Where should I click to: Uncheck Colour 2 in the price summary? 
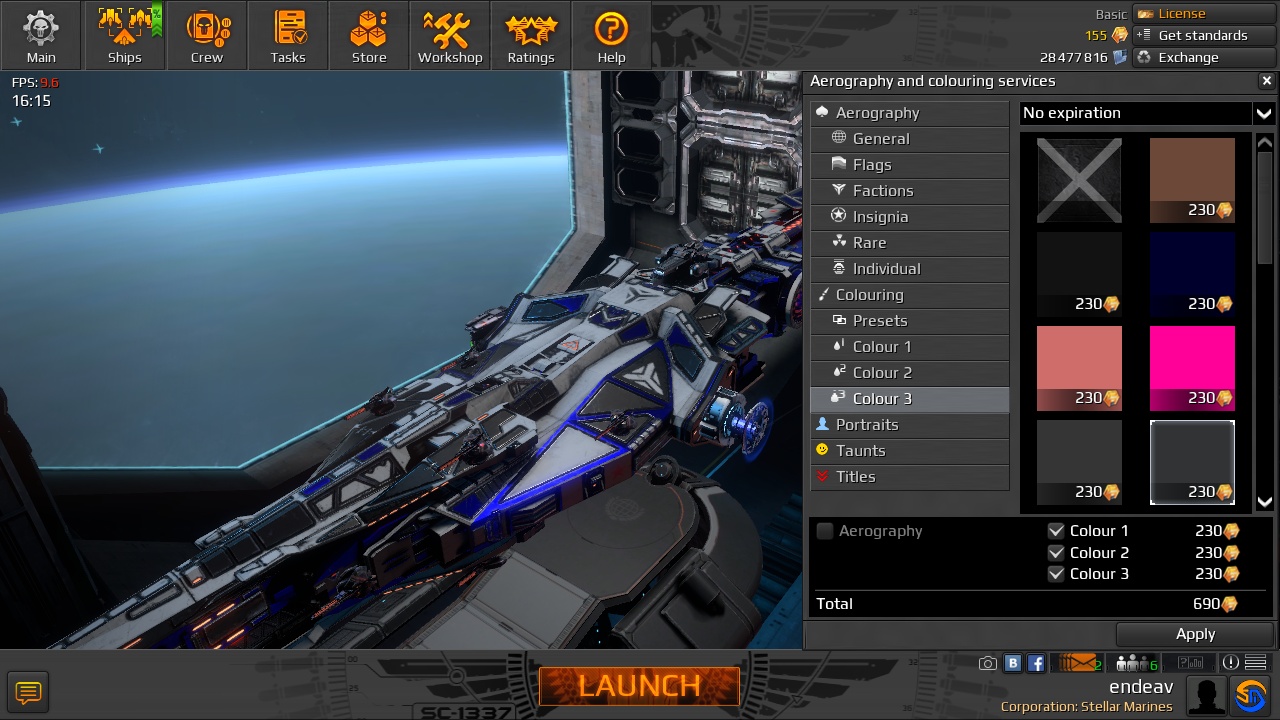pos(1057,552)
